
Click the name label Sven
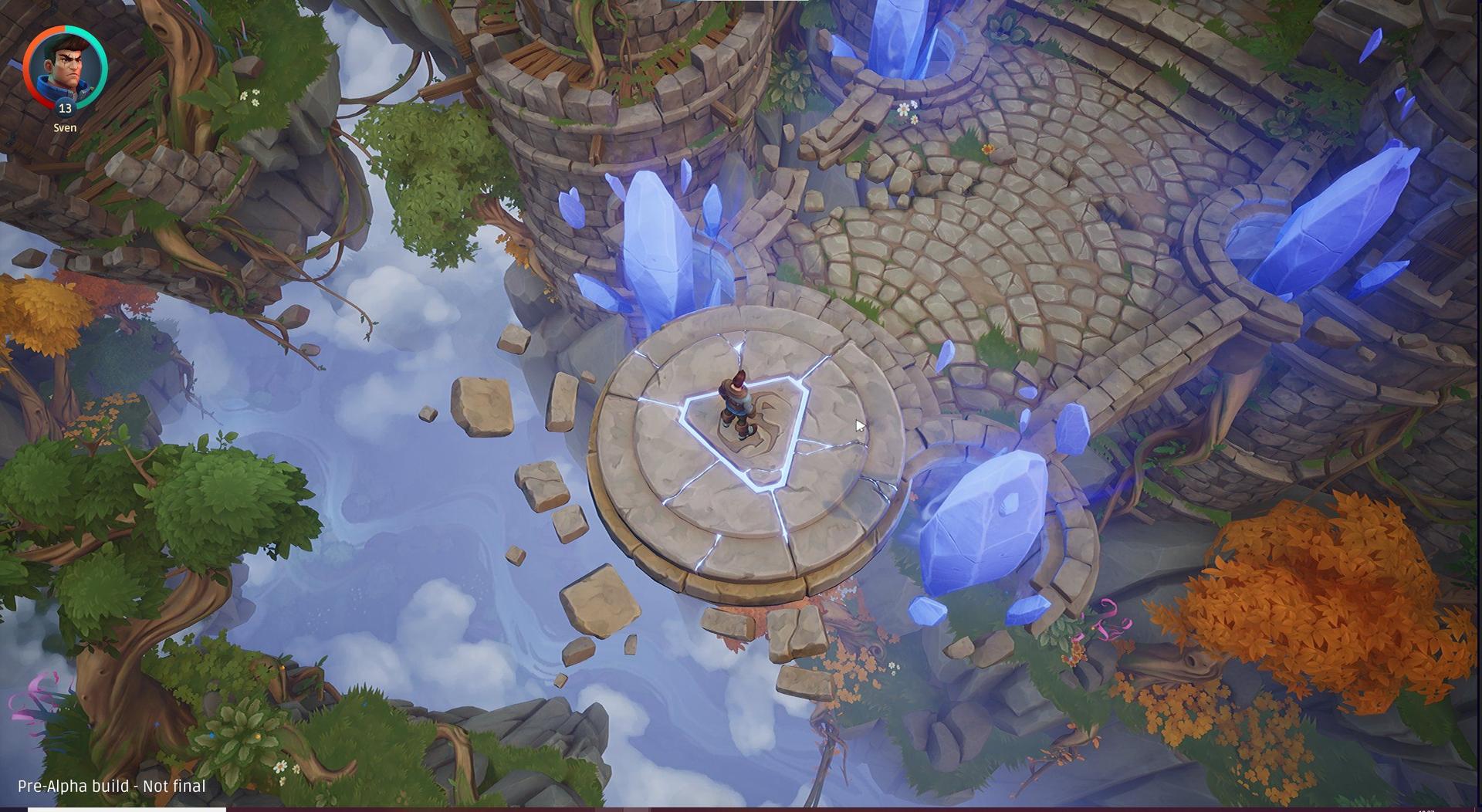tap(65, 128)
